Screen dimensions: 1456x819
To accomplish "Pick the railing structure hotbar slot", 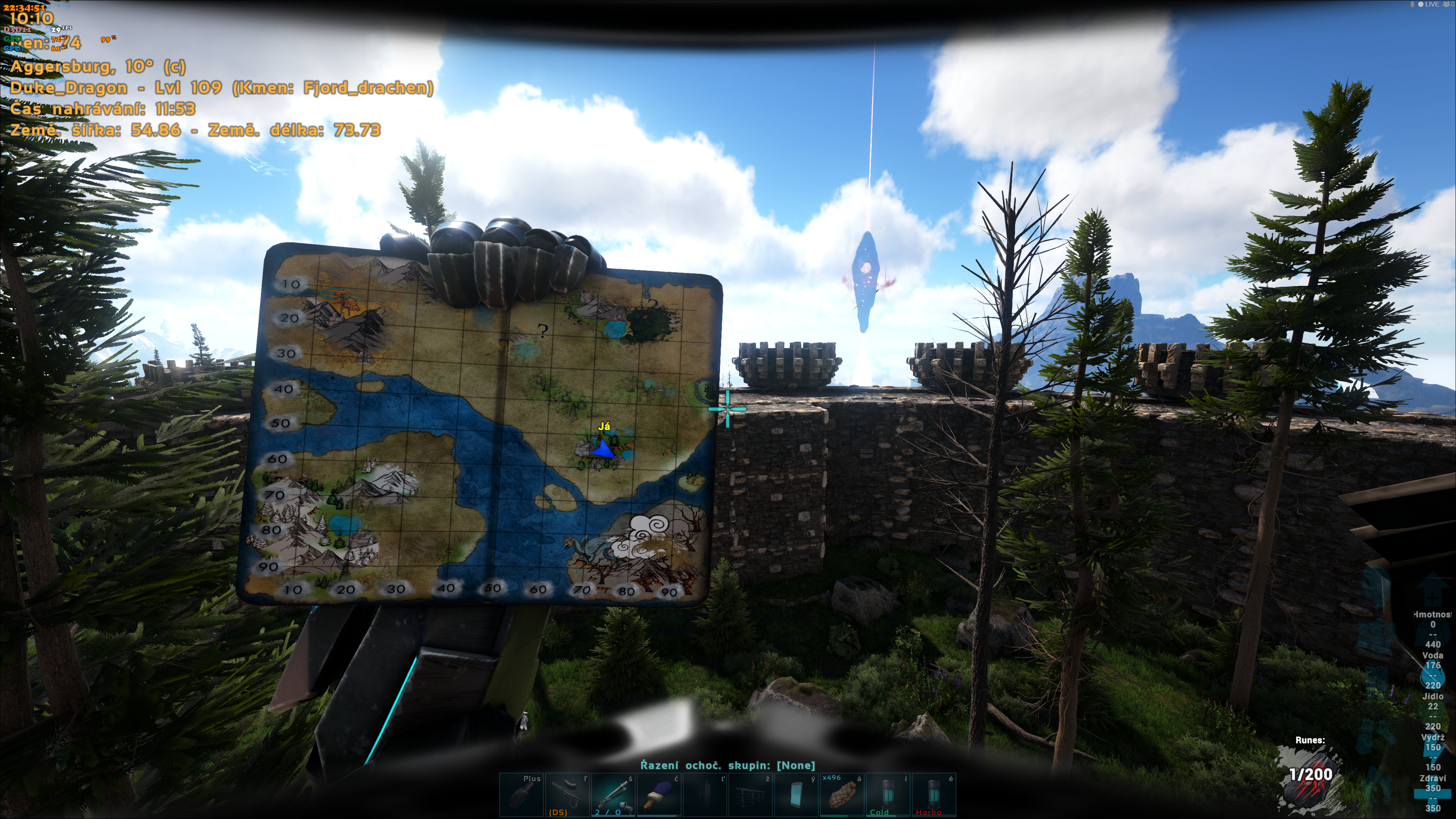I will click(x=751, y=795).
